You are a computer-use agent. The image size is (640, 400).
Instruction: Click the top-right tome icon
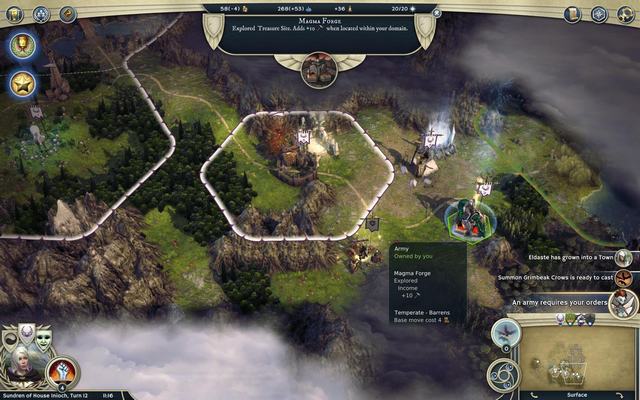click(x=572, y=14)
